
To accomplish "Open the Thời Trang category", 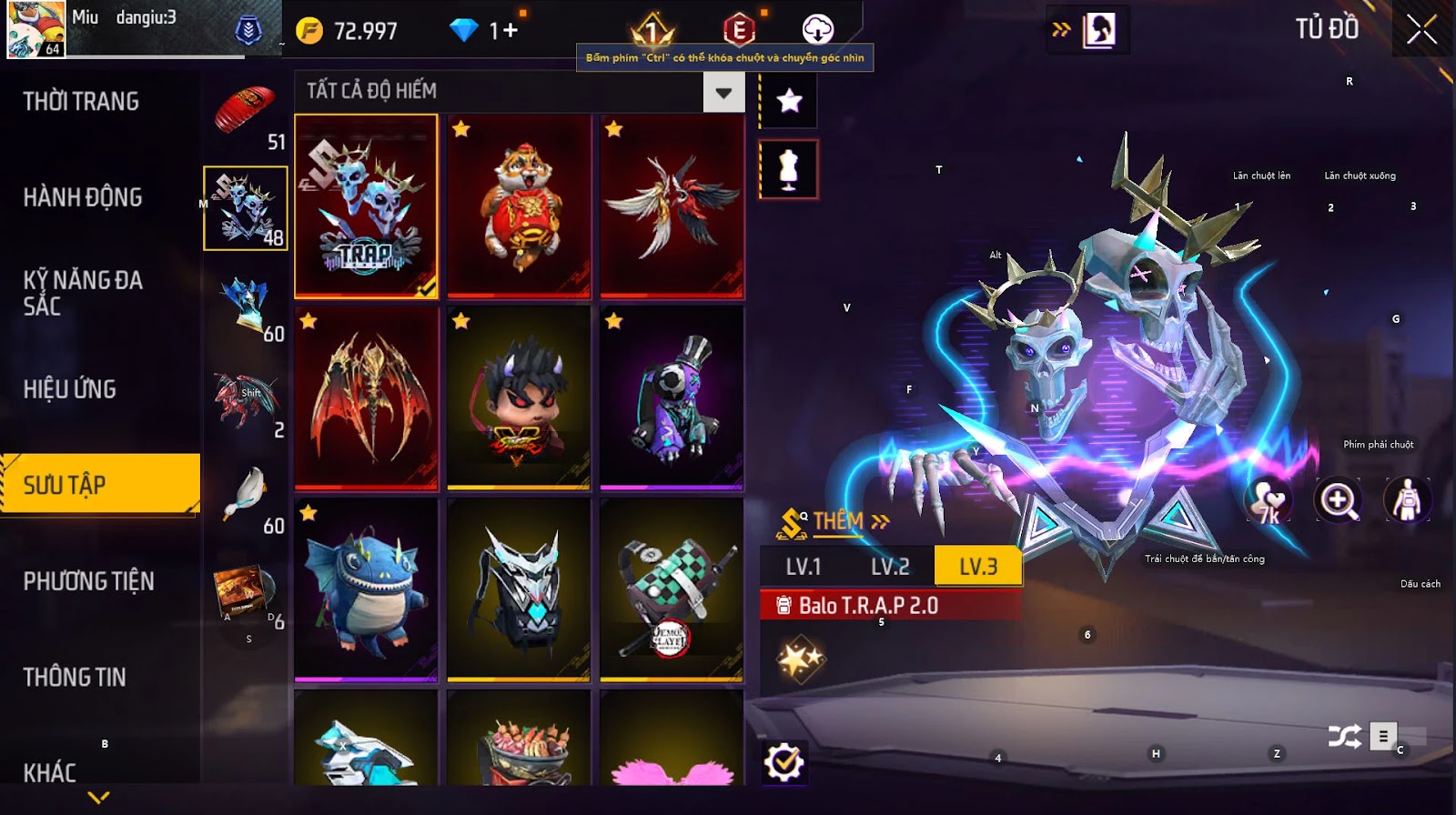I will pos(81,101).
